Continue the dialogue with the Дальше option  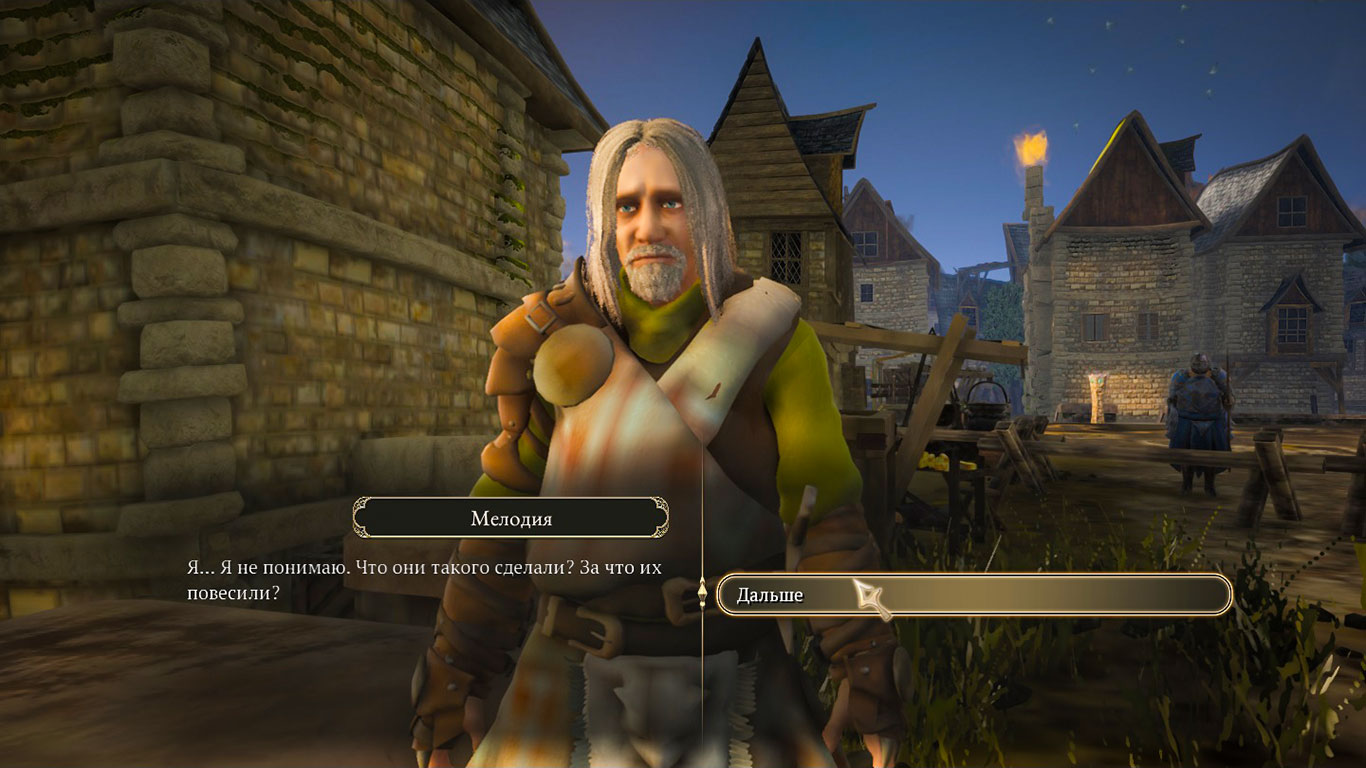pyautogui.click(x=973, y=595)
